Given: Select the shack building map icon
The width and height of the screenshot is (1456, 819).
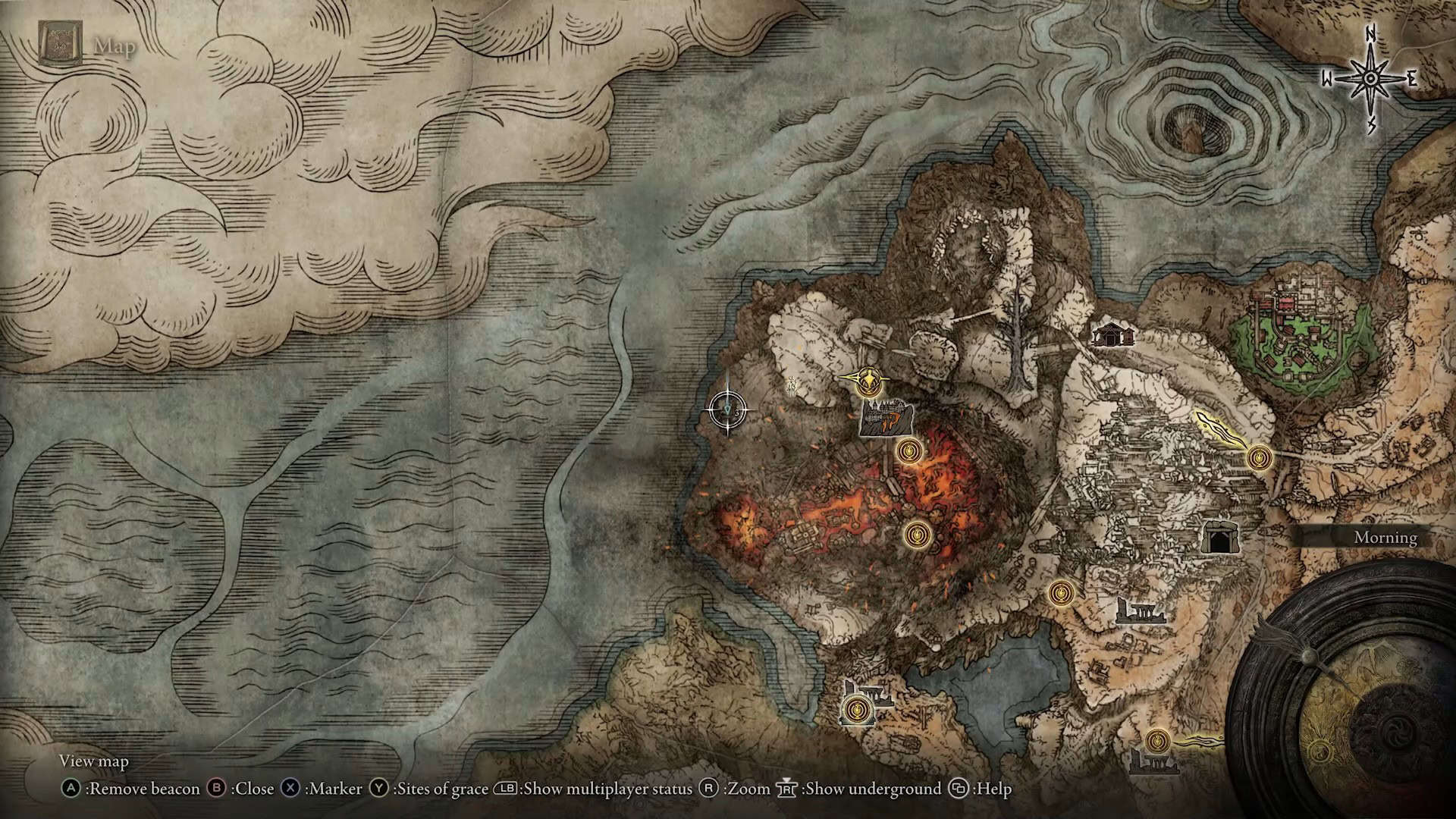Looking at the screenshot, I should click(x=1111, y=334).
